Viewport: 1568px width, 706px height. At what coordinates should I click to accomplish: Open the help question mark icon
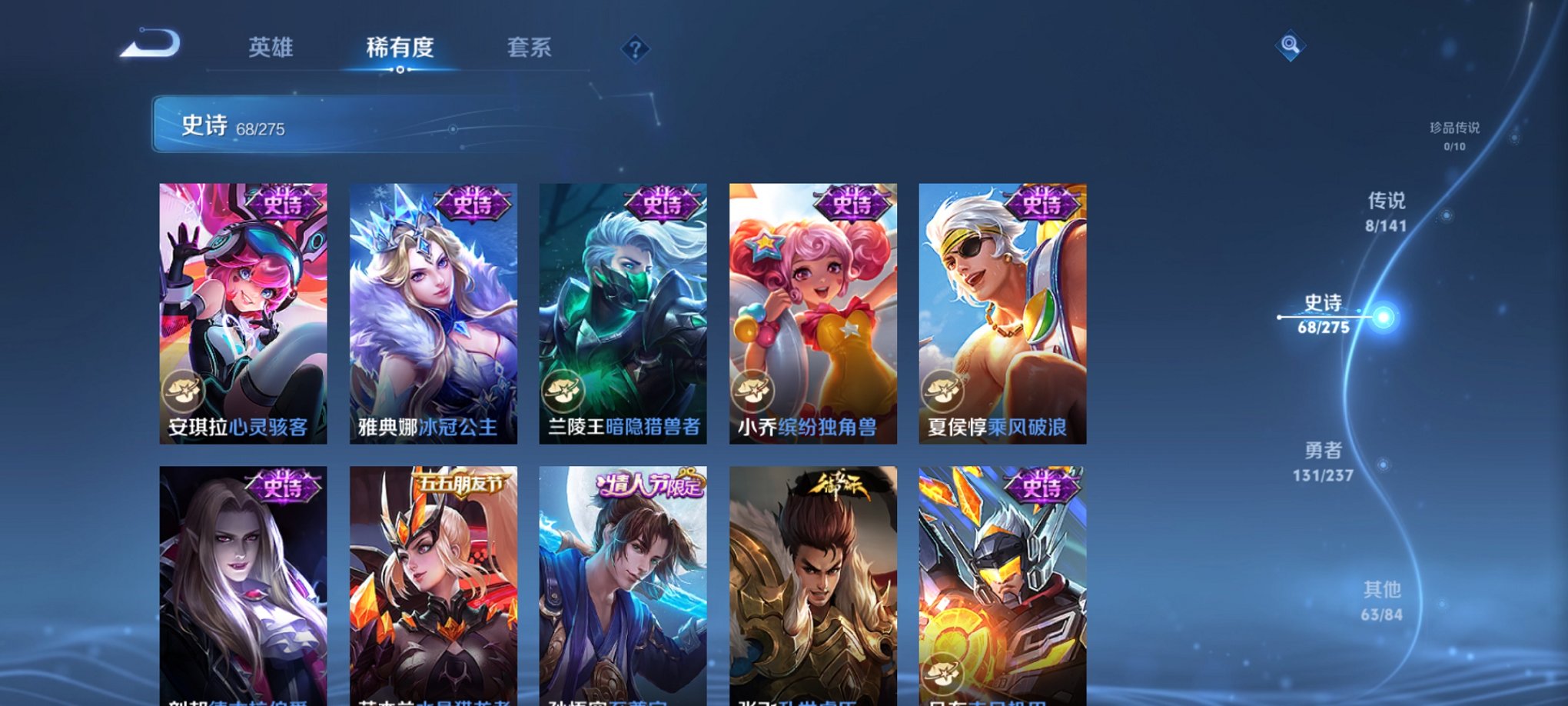[x=635, y=50]
